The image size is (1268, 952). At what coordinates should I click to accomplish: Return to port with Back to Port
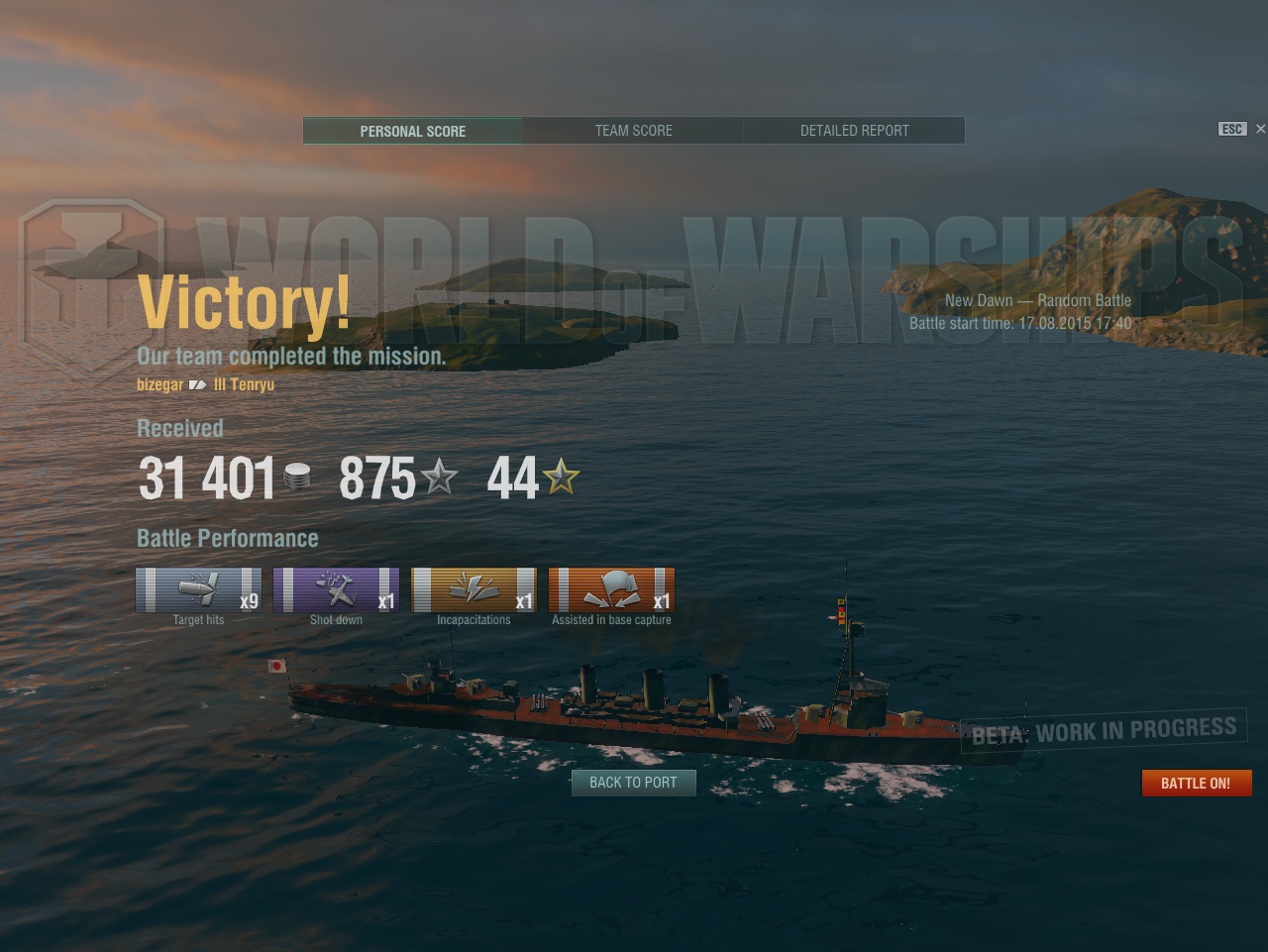coord(633,783)
